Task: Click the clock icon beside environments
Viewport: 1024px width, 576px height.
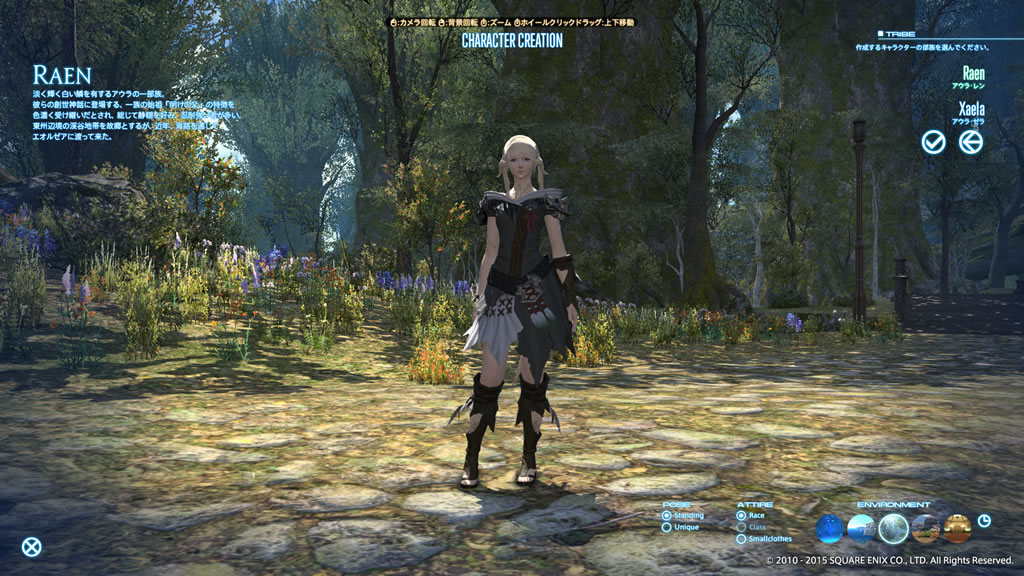Action: 984,521
